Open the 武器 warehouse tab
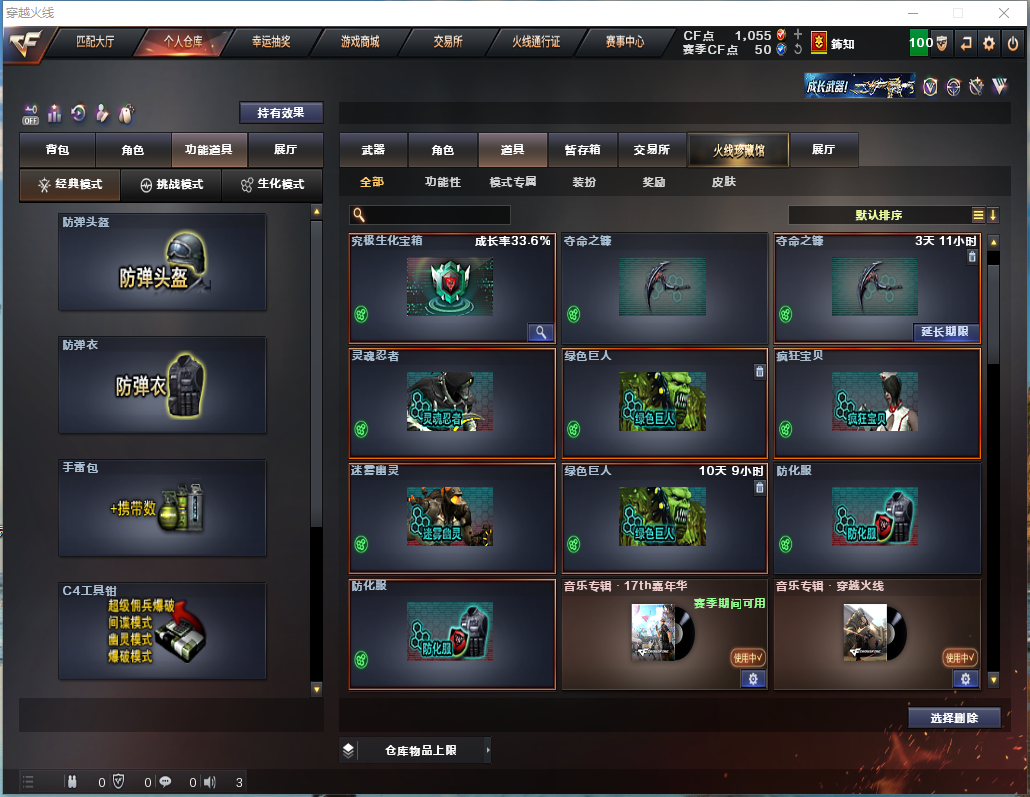The image size is (1030, 797). pos(373,150)
